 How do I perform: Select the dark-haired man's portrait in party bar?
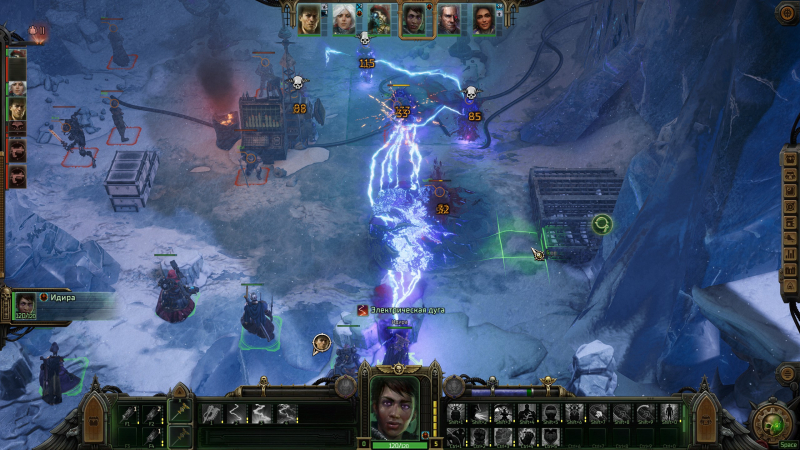(309, 18)
